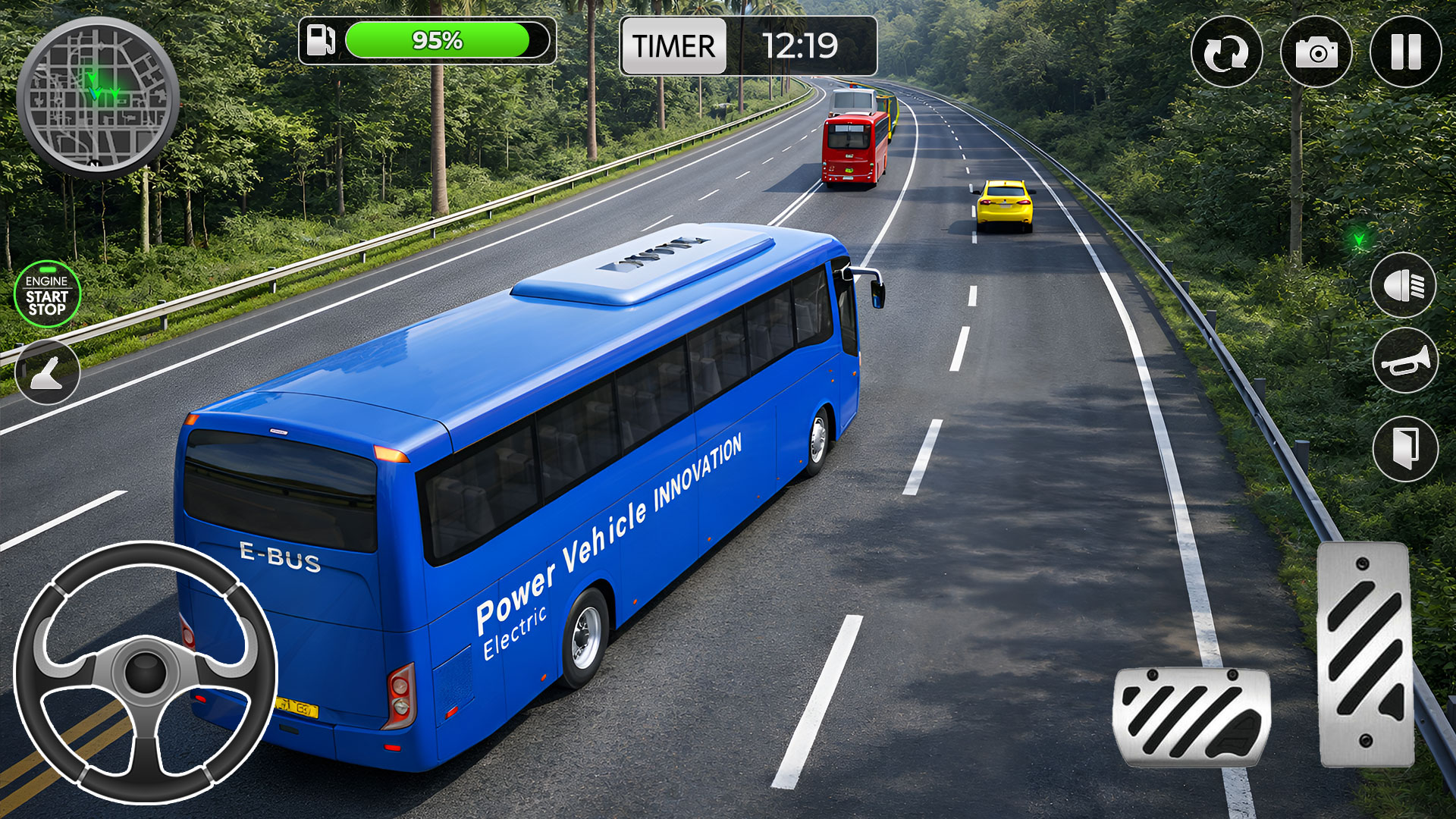Pause the game
Viewport: 1456px width, 819px height.
(1405, 52)
